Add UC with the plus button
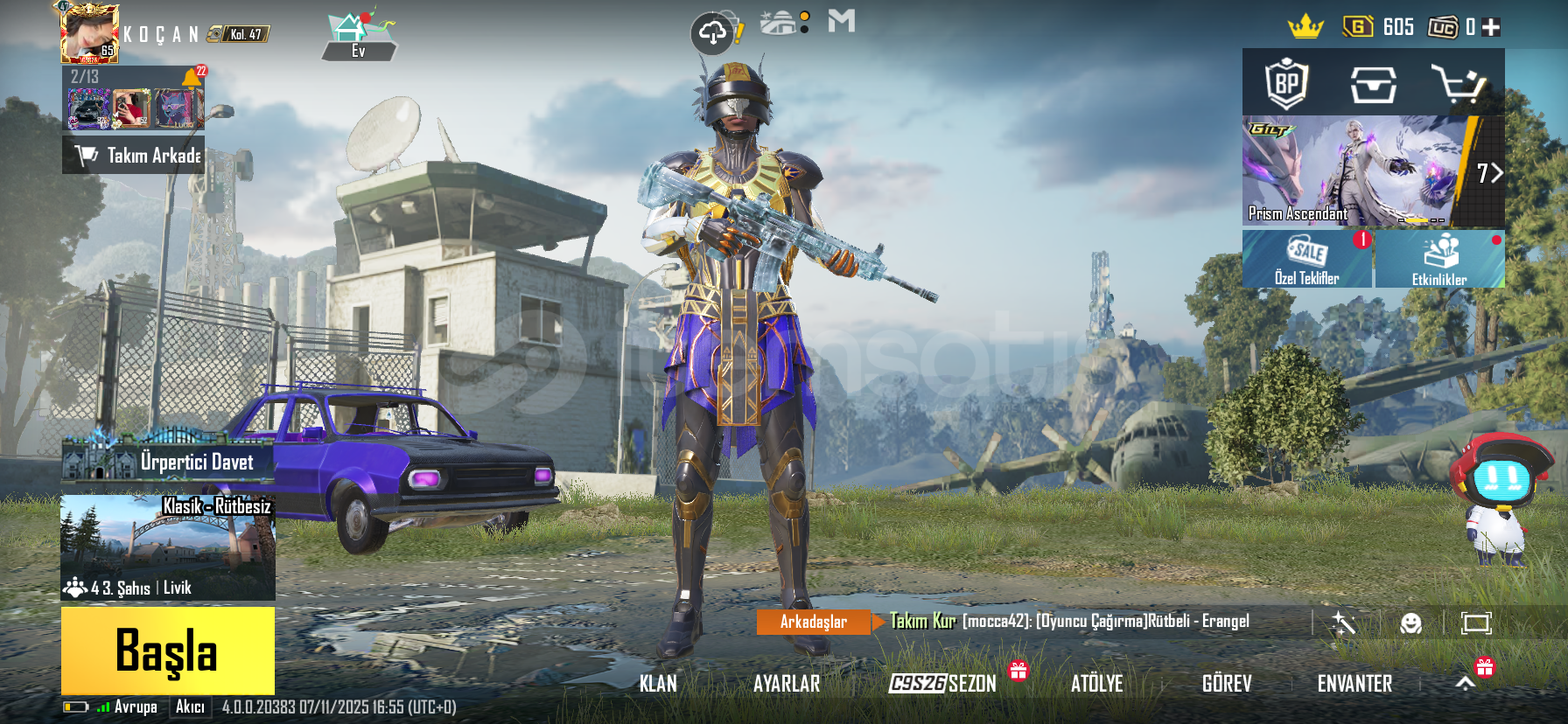 click(x=1492, y=27)
